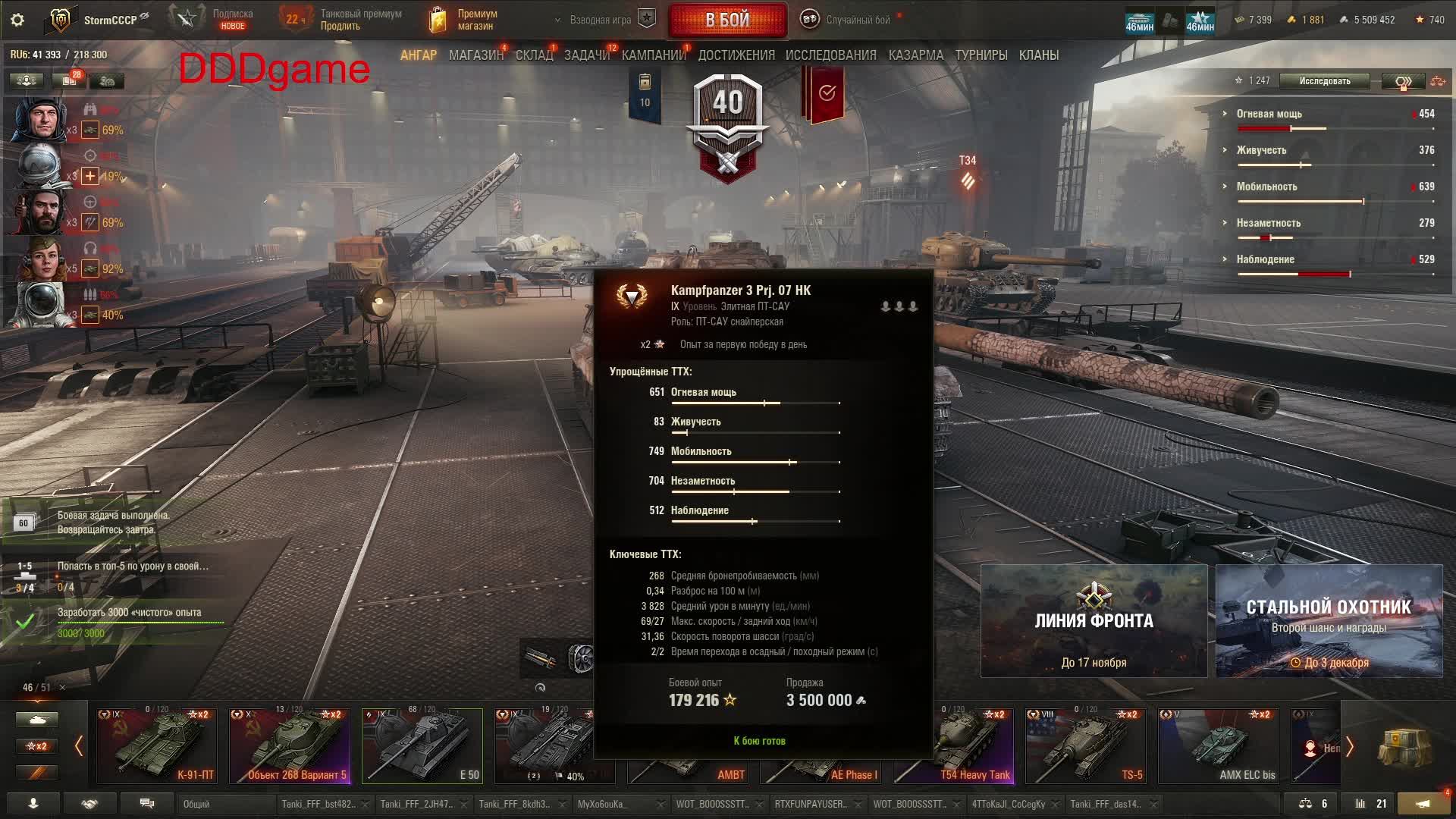Open the СТАЛЬНОЙ ОХОТНИК event banner
The image size is (1456, 819).
click(1329, 621)
